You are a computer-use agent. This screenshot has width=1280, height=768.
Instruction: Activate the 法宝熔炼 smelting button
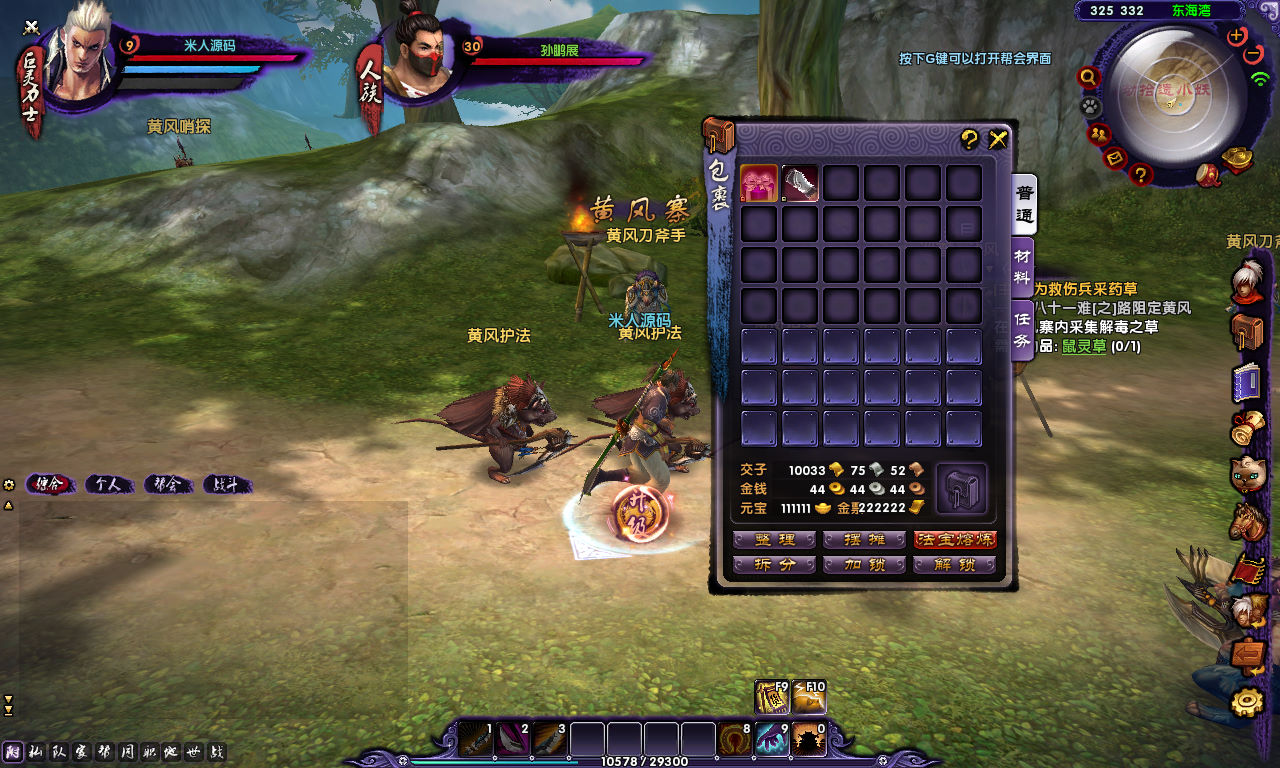(x=955, y=540)
